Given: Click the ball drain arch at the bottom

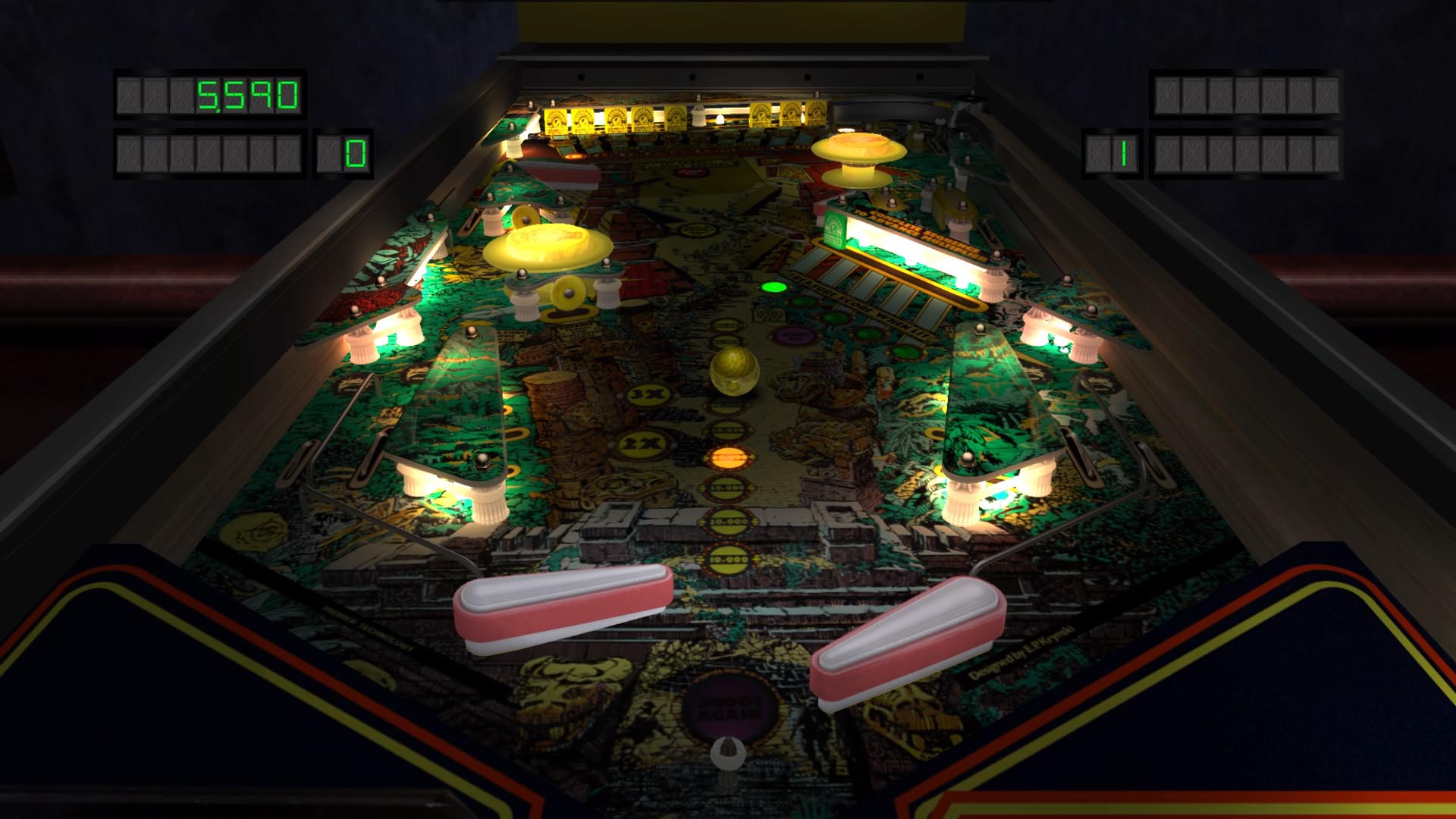Looking at the screenshot, I should [x=729, y=752].
